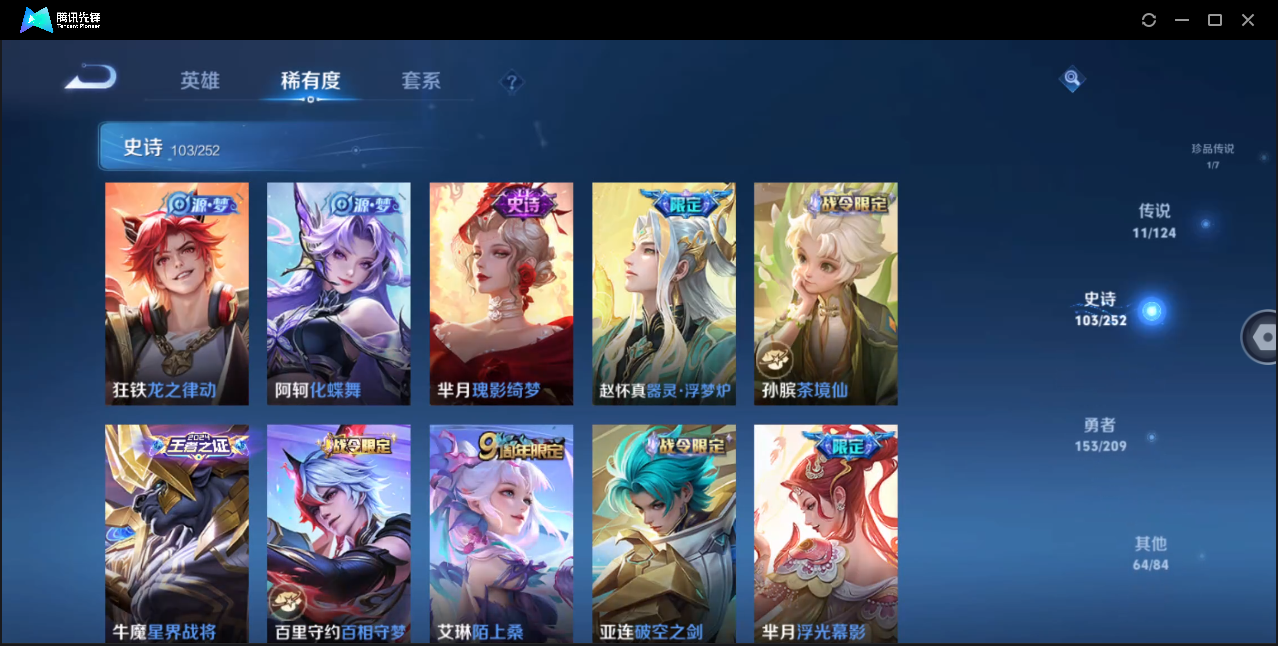The width and height of the screenshot is (1278, 646).
Task: Open the skin search magnifier
Action: tap(1072, 78)
